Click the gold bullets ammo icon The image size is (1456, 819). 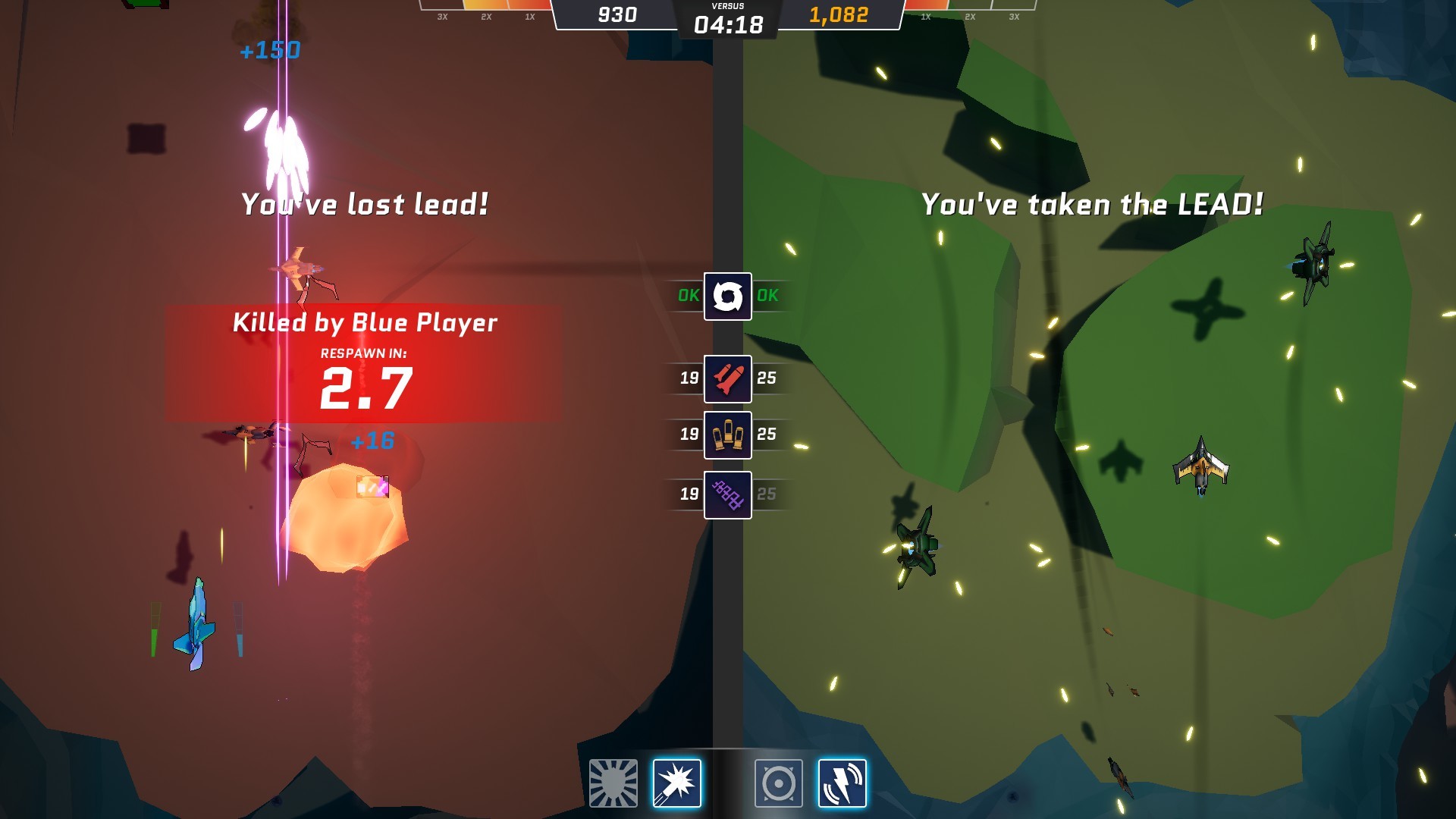tap(727, 435)
